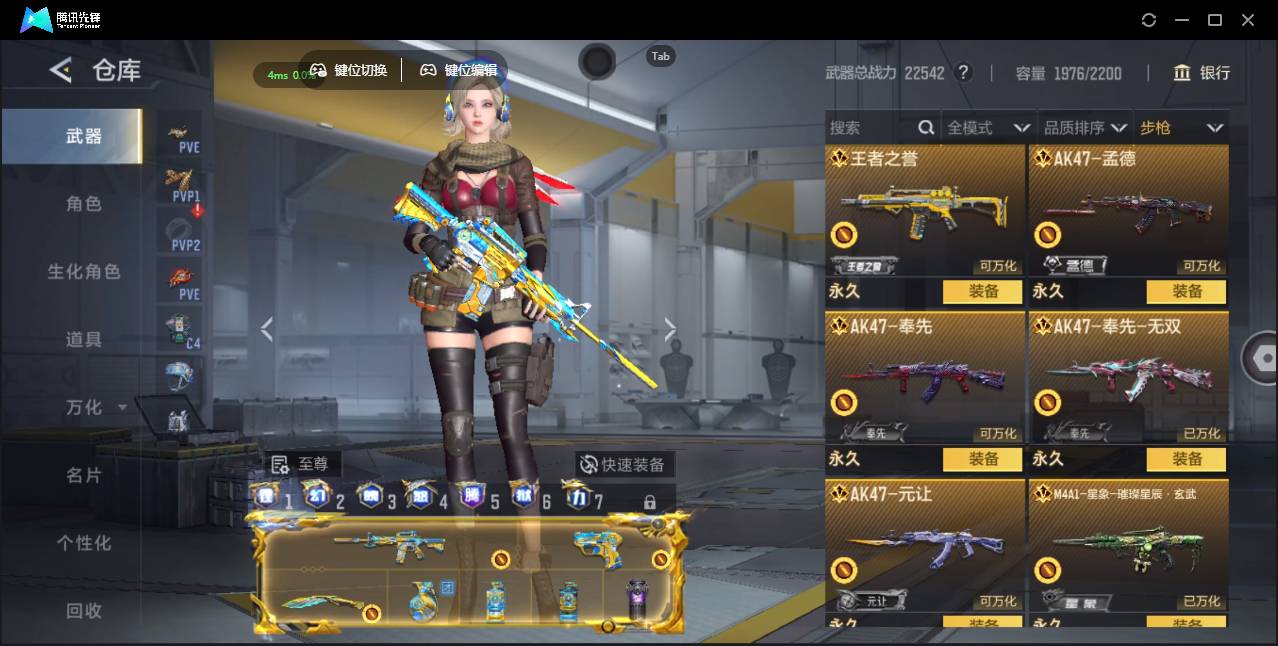Maximize the Tencent emulator window
This screenshot has height=646, width=1278.
point(1215,20)
